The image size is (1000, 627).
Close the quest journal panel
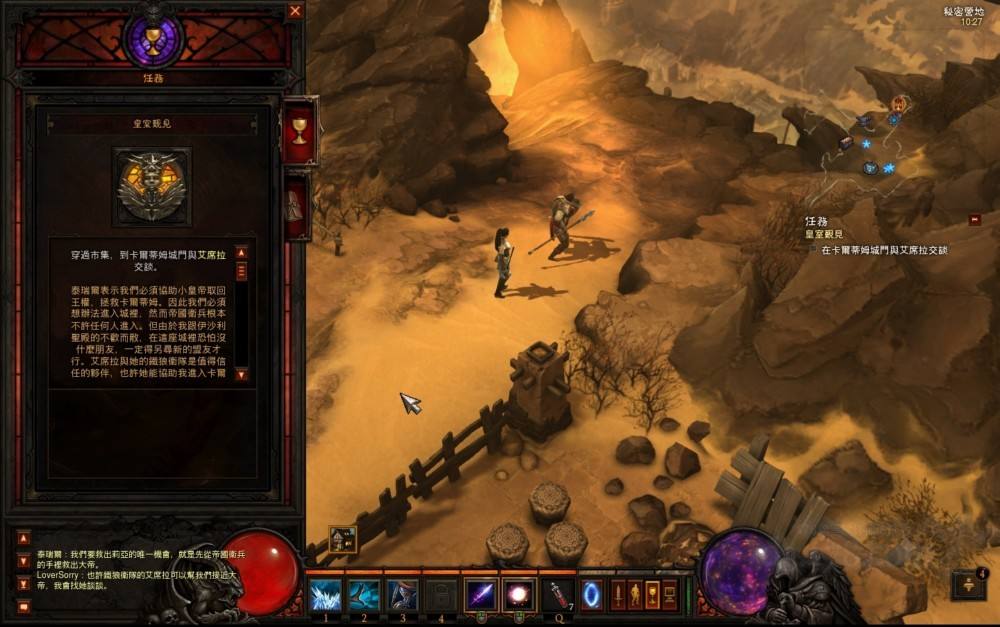click(x=295, y=11)
